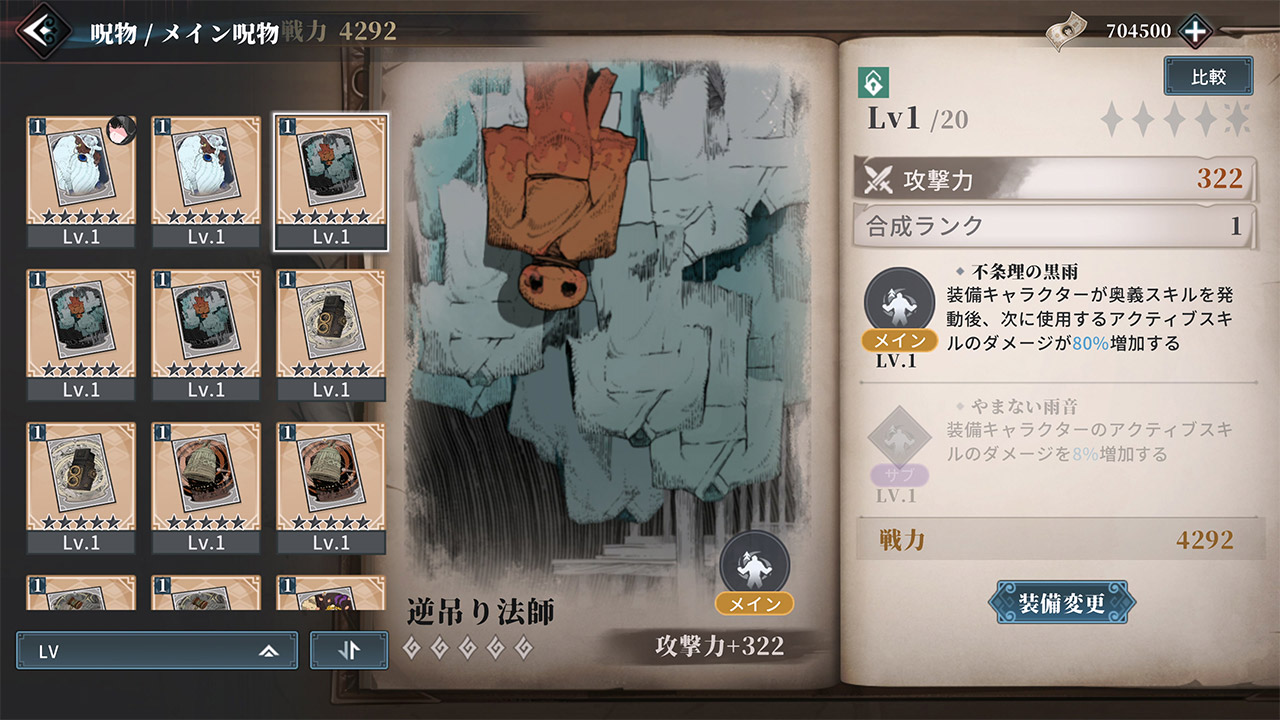Add more money with the plus button
Image resolution: width=1280 pixels, height=720 pixels.
point(1195,31)
